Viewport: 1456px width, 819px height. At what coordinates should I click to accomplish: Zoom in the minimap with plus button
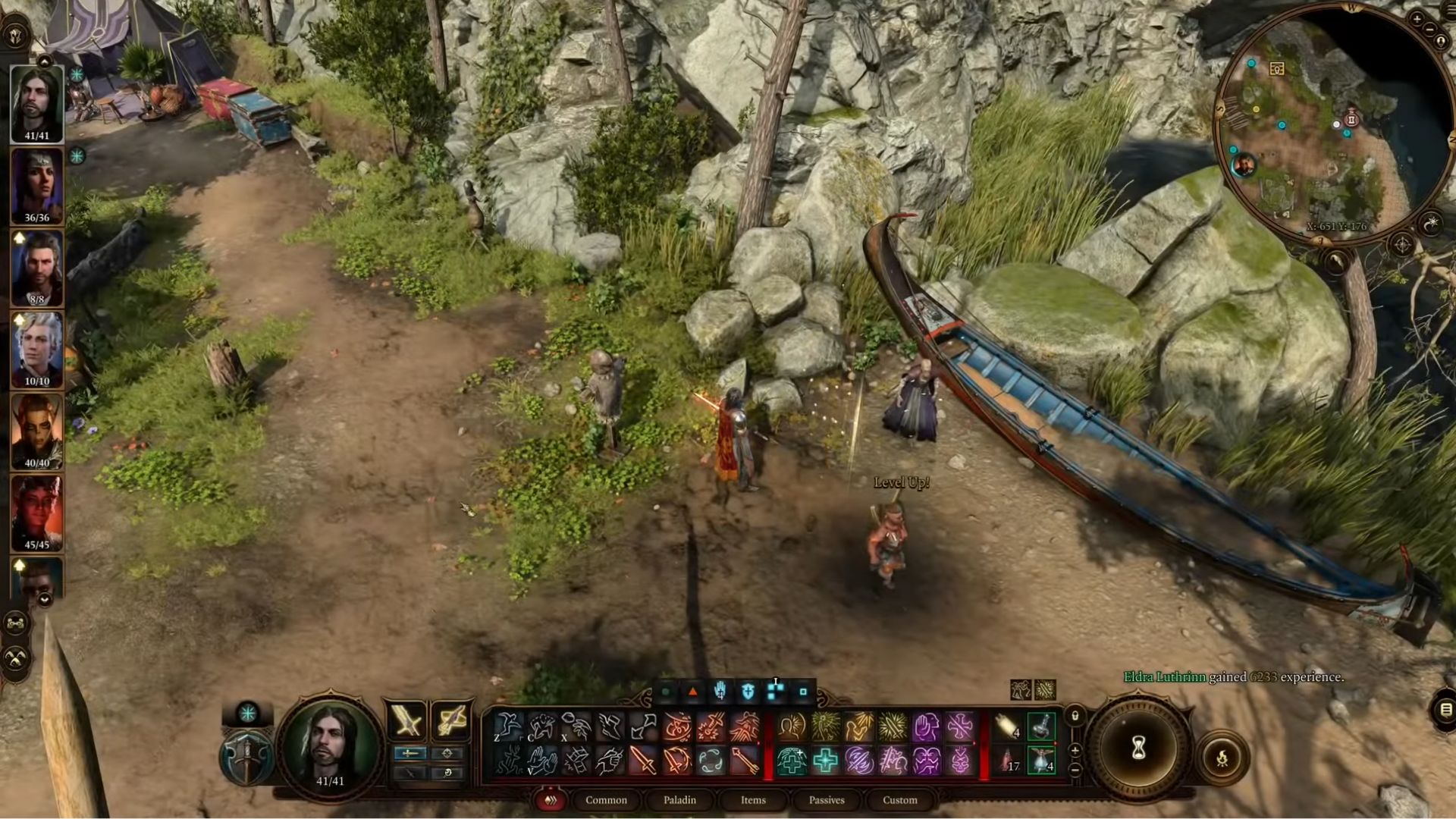(x=1417, y=18)
